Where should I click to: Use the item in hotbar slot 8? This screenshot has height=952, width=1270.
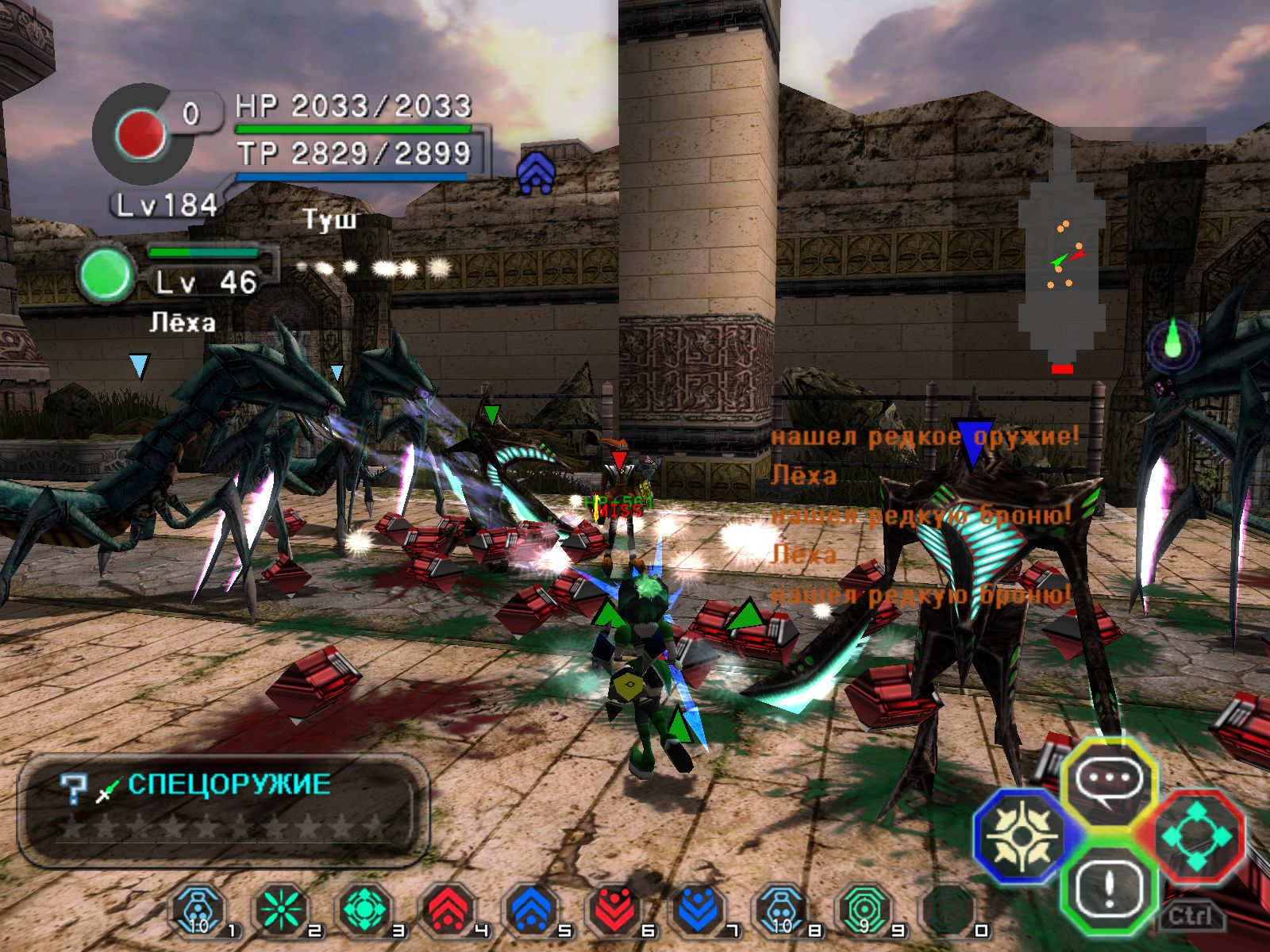click(782, 909)
